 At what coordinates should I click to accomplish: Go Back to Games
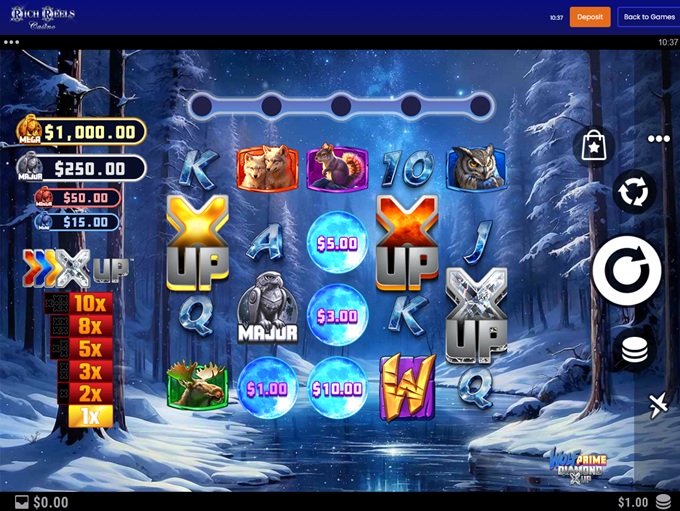(x=649, y=17)
